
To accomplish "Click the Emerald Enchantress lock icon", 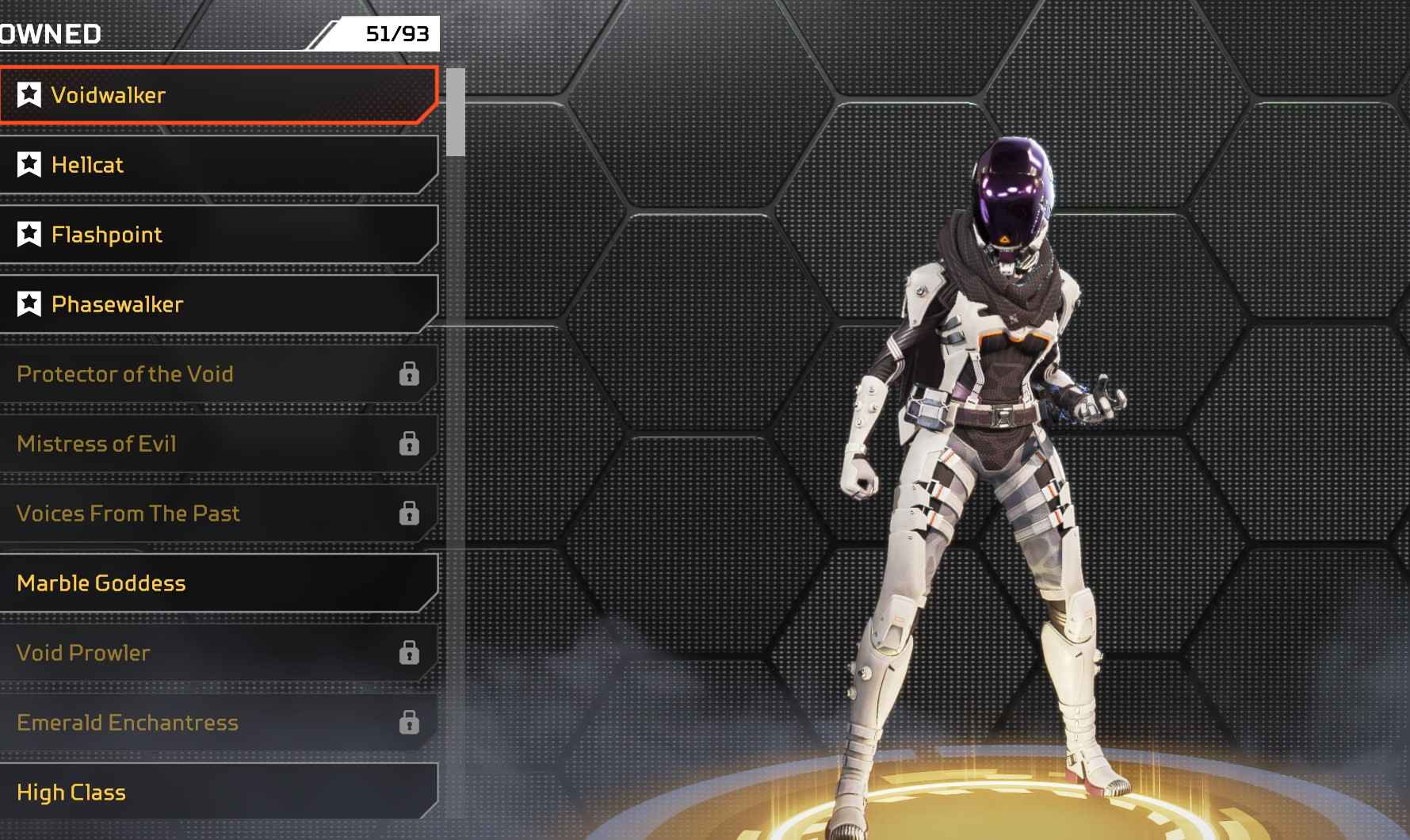I will point(410,723).
